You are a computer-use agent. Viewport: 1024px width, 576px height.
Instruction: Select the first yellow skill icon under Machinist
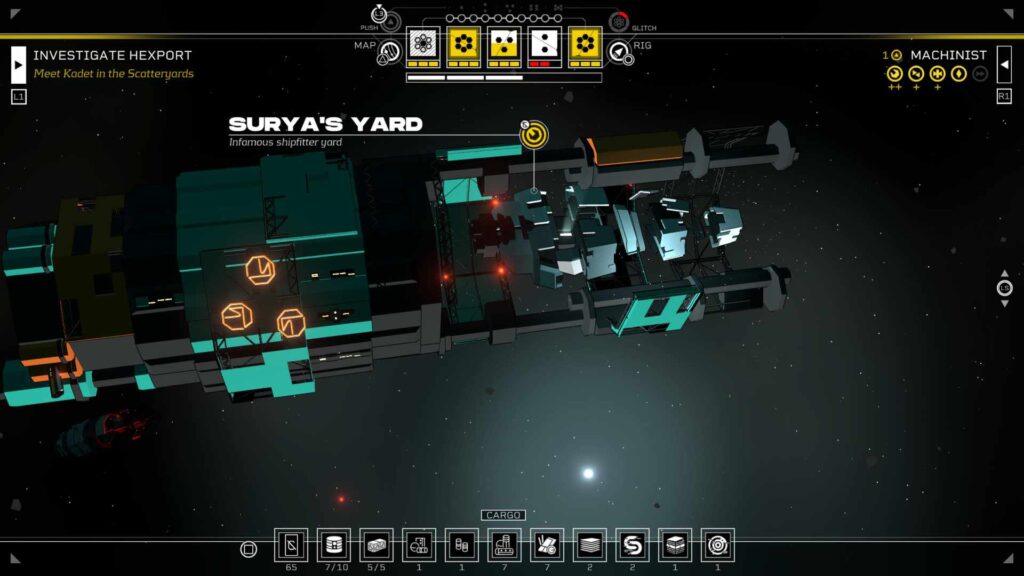[x=894, y=73]
